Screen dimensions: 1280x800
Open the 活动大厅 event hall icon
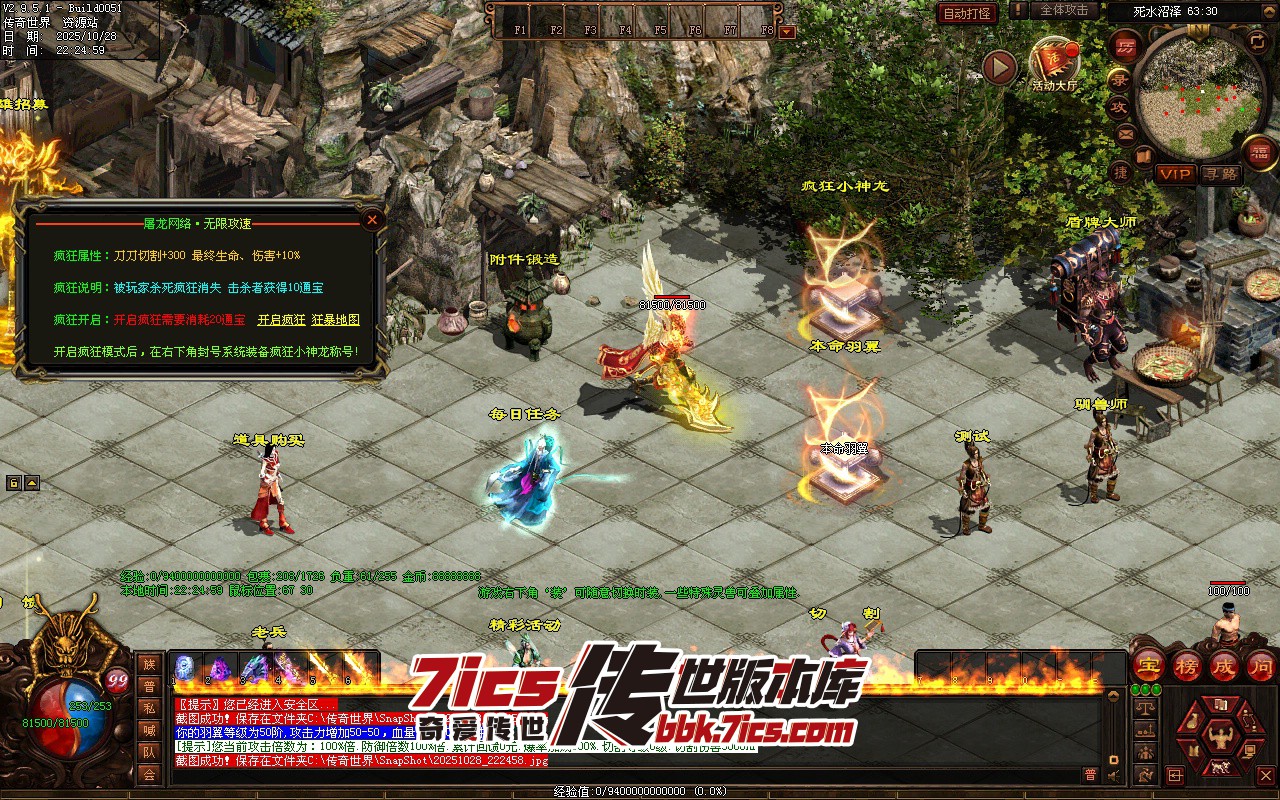click(1055, 62)
